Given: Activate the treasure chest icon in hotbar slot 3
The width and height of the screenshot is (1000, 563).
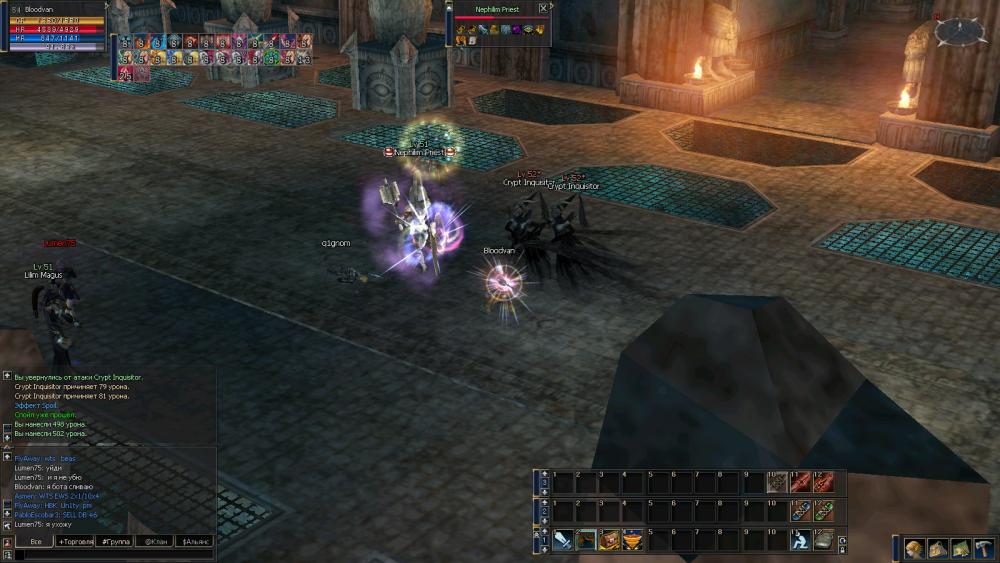Looking at the screenshot, I should (x=610, y=540).
